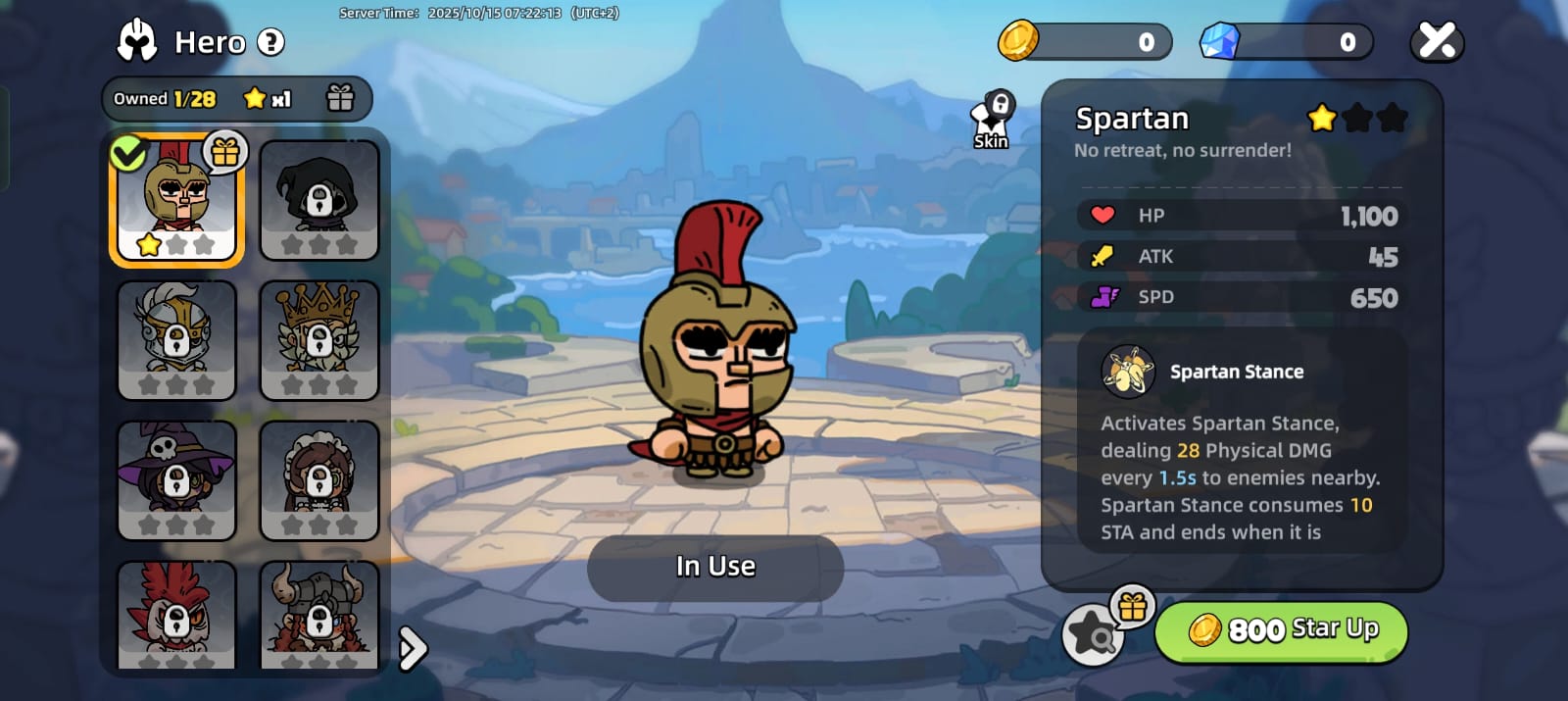Select the locked purple witch hero
The width and height of the screenshot is (1568, 701).
176,480
